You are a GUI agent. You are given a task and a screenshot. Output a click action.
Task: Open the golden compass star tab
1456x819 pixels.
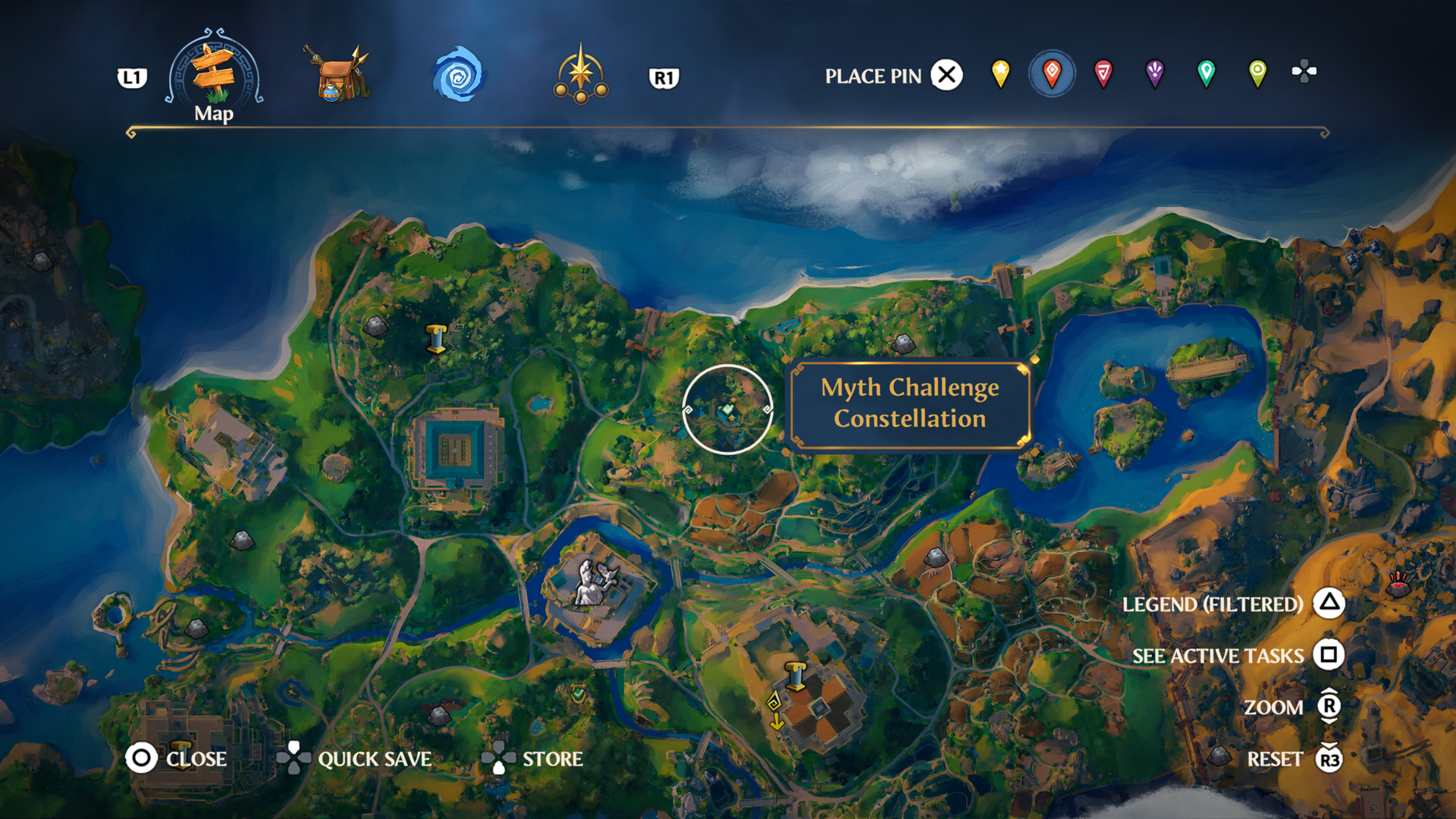[x=581, y=75]
